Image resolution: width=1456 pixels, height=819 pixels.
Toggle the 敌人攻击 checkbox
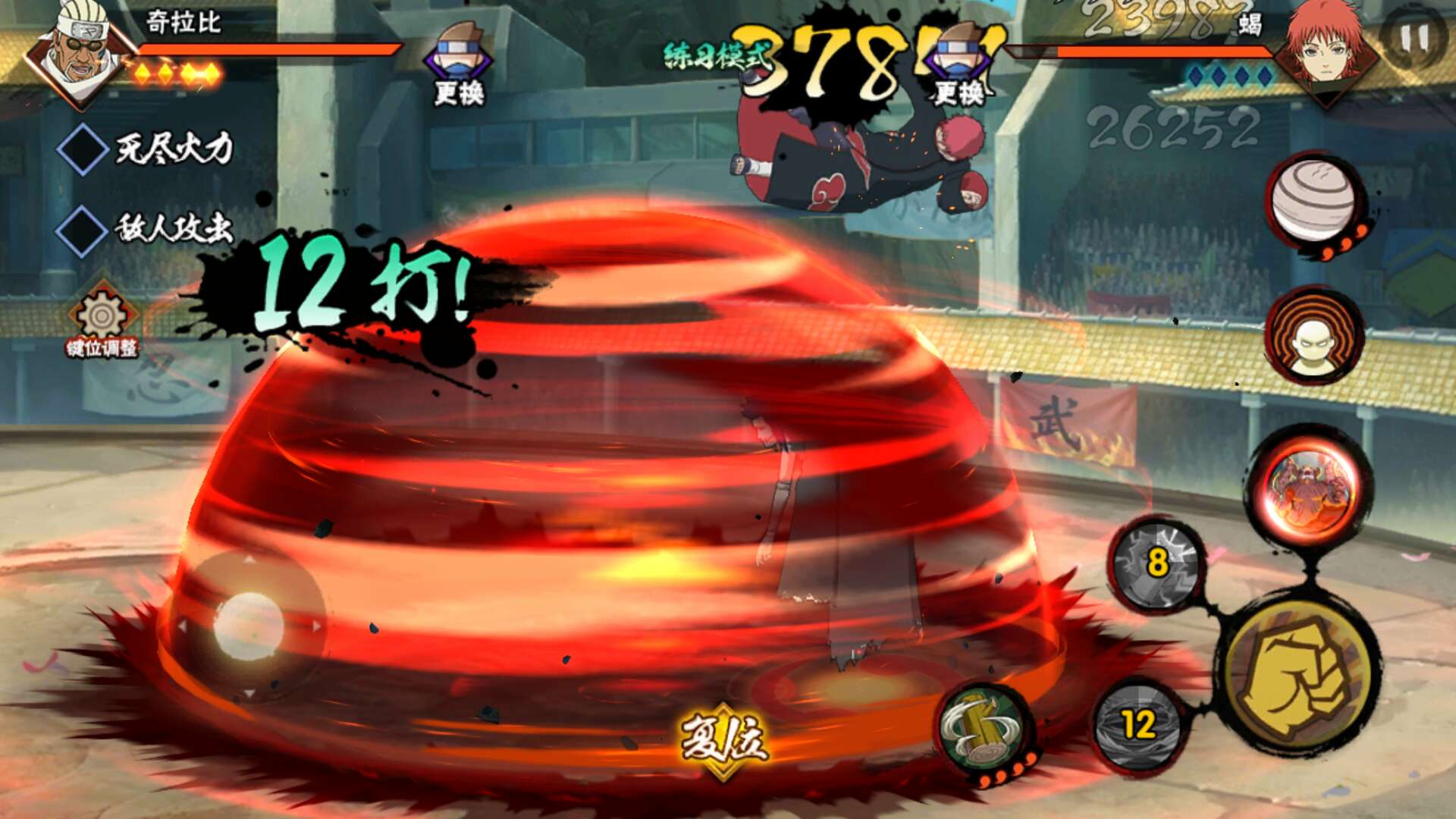pos(83,231)
